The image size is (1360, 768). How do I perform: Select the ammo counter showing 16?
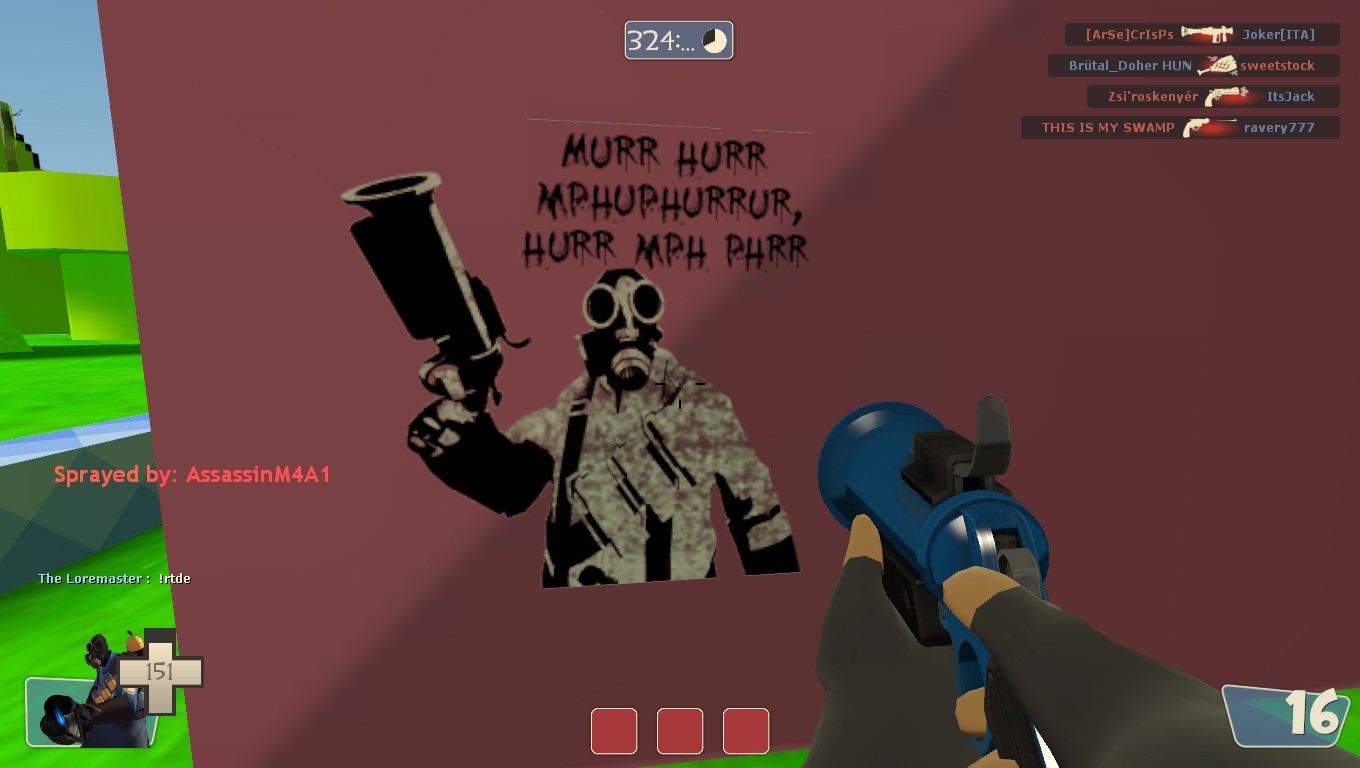(x=1315, y=715)
